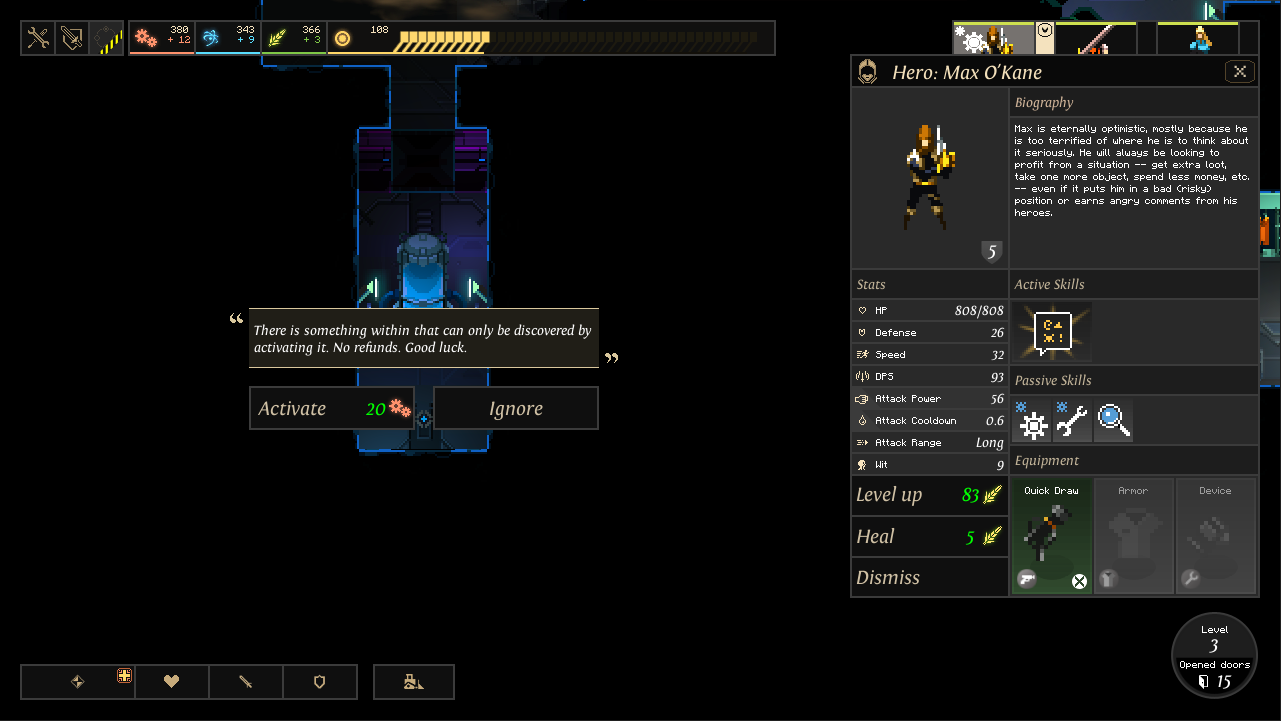Screen dimensions: 1281x721
Task: Choose the Ignore option
Action: (515, 408)
